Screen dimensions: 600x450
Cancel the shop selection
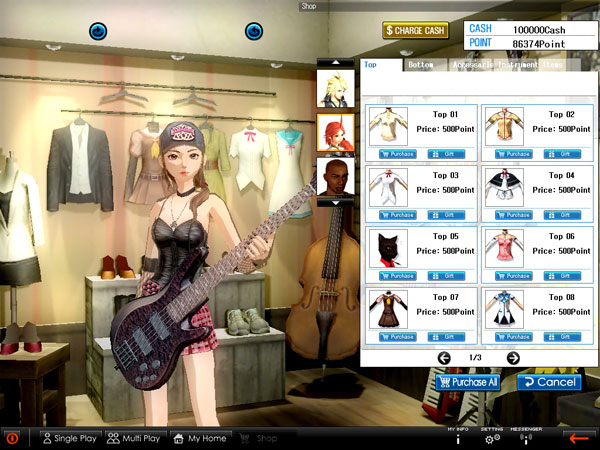click(549, 382)
